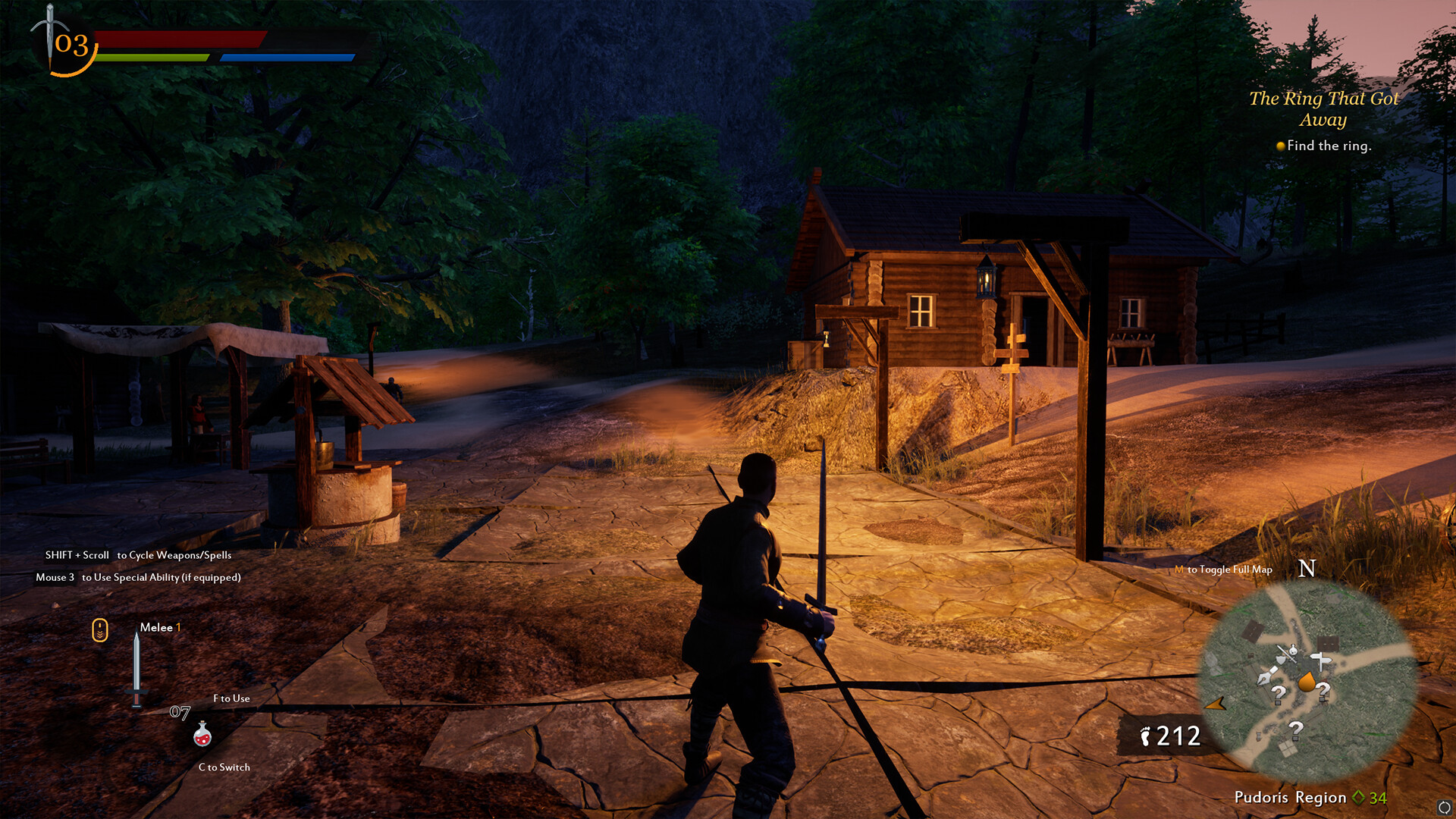The width and height of the screenshot is (1456, 819).
Task: Click the C to Switch label
Action: point(224,767)
